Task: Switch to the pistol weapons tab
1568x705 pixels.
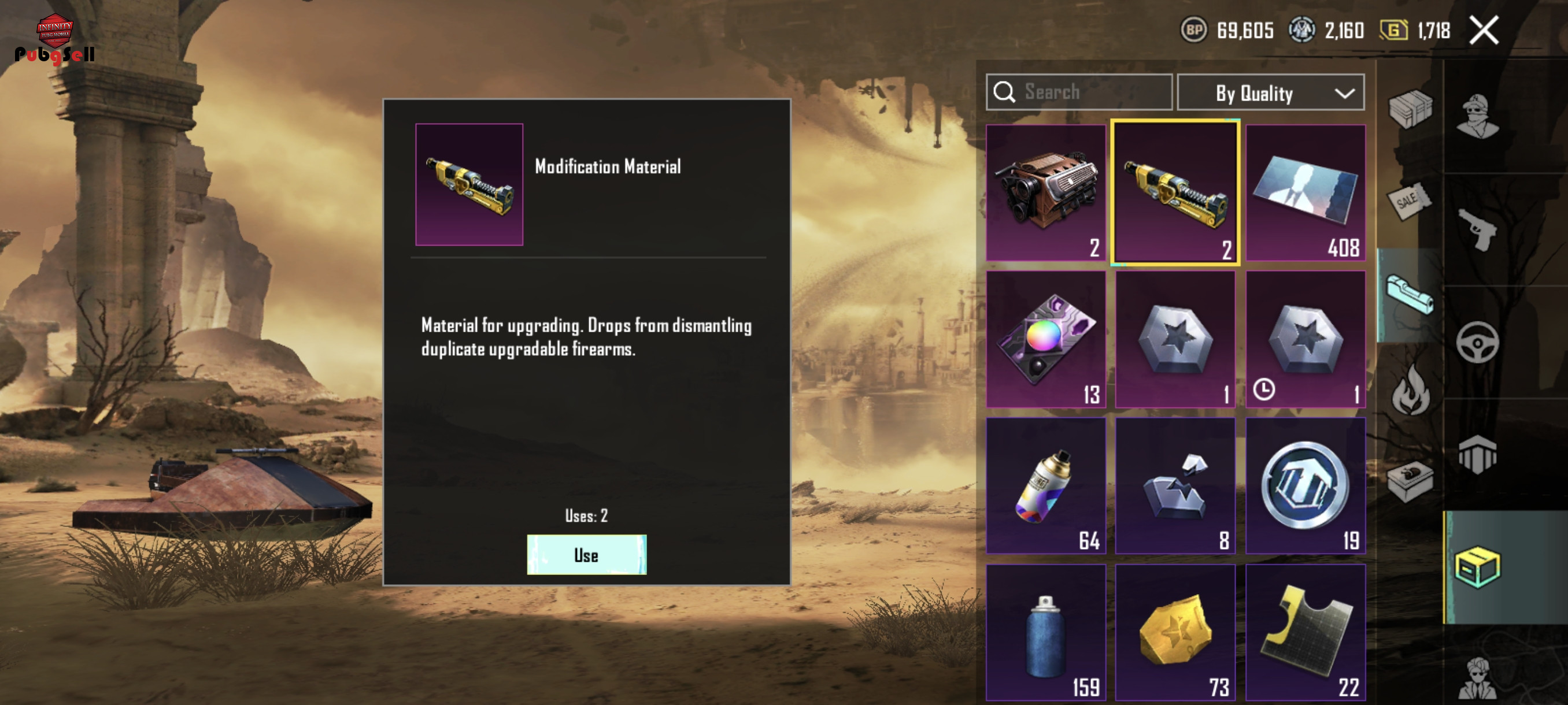Action: (1477, 229)
